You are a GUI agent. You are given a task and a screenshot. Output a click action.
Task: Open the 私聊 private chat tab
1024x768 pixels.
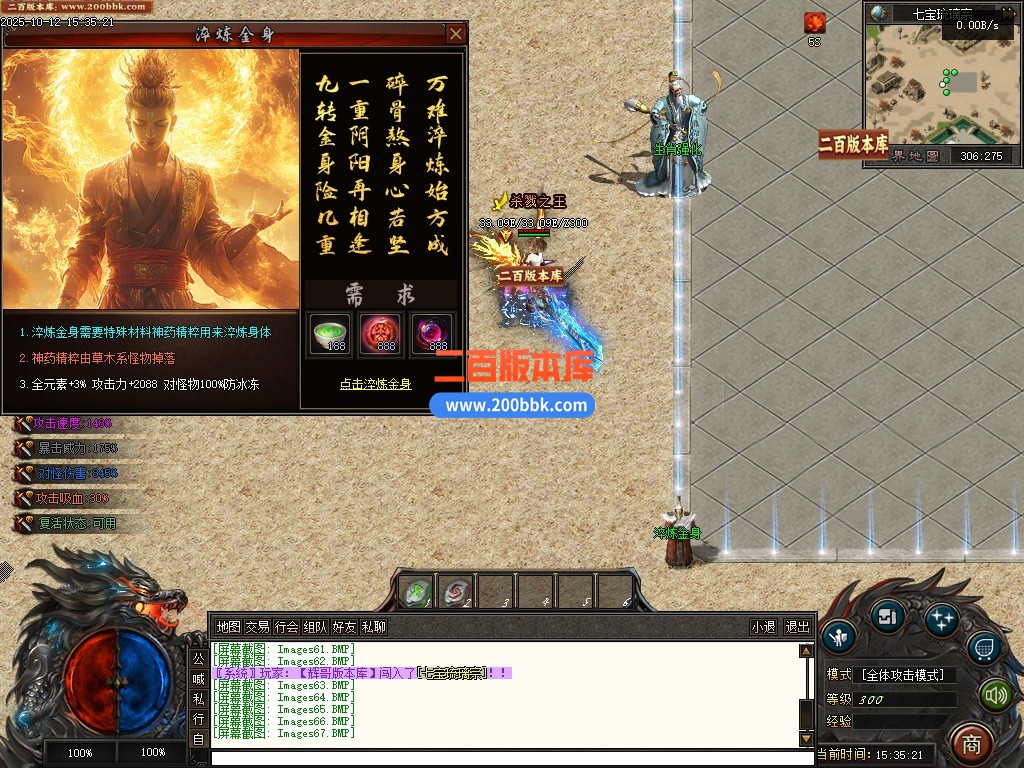point(374,627)
